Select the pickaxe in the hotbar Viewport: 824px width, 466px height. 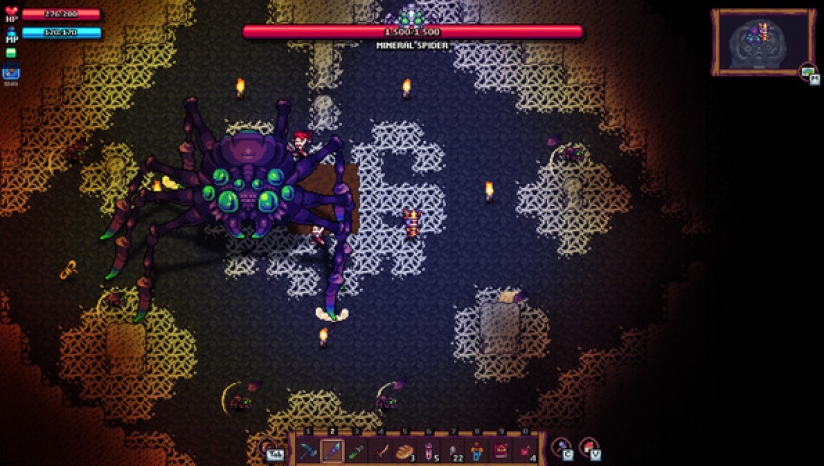pyautogui.click(x=308, y=451)
